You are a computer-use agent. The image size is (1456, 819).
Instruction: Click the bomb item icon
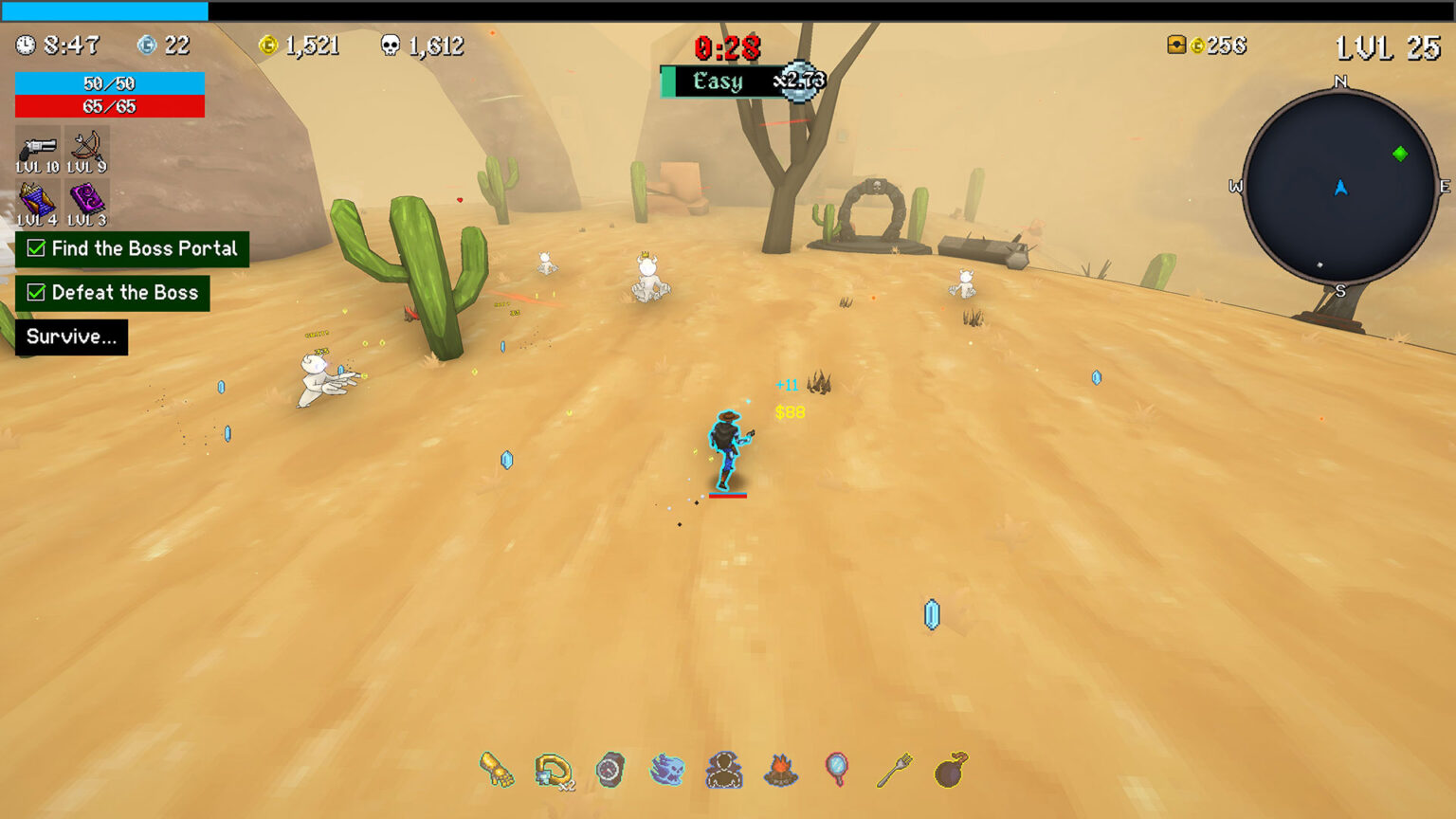click(951, 770)
